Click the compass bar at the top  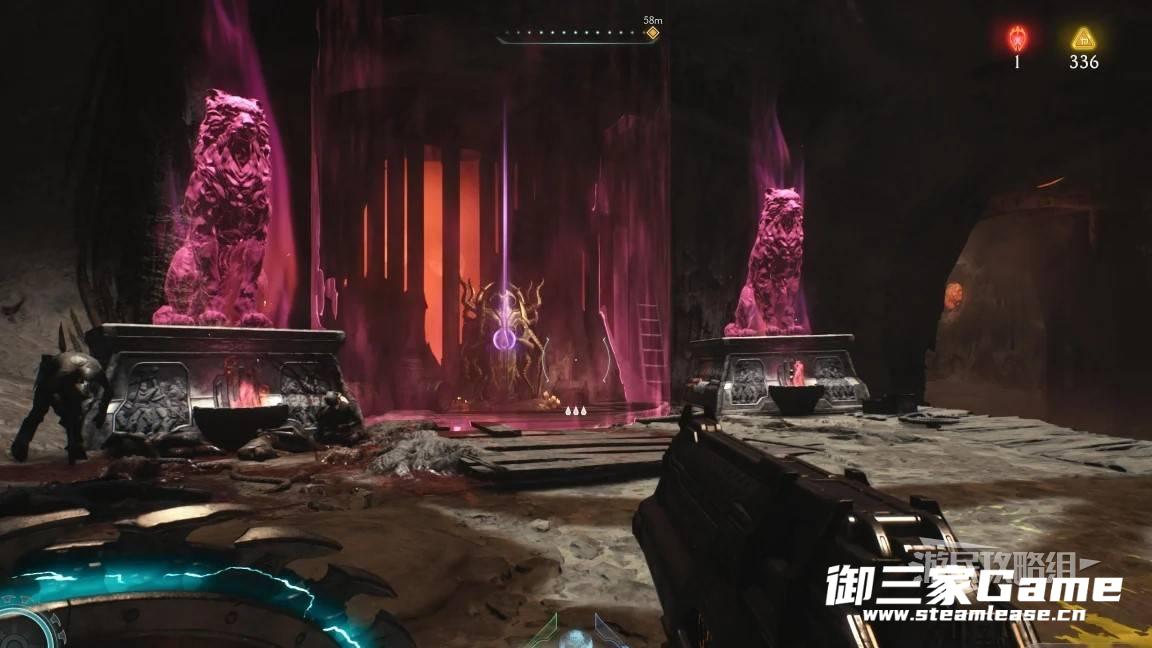(575, 34)
